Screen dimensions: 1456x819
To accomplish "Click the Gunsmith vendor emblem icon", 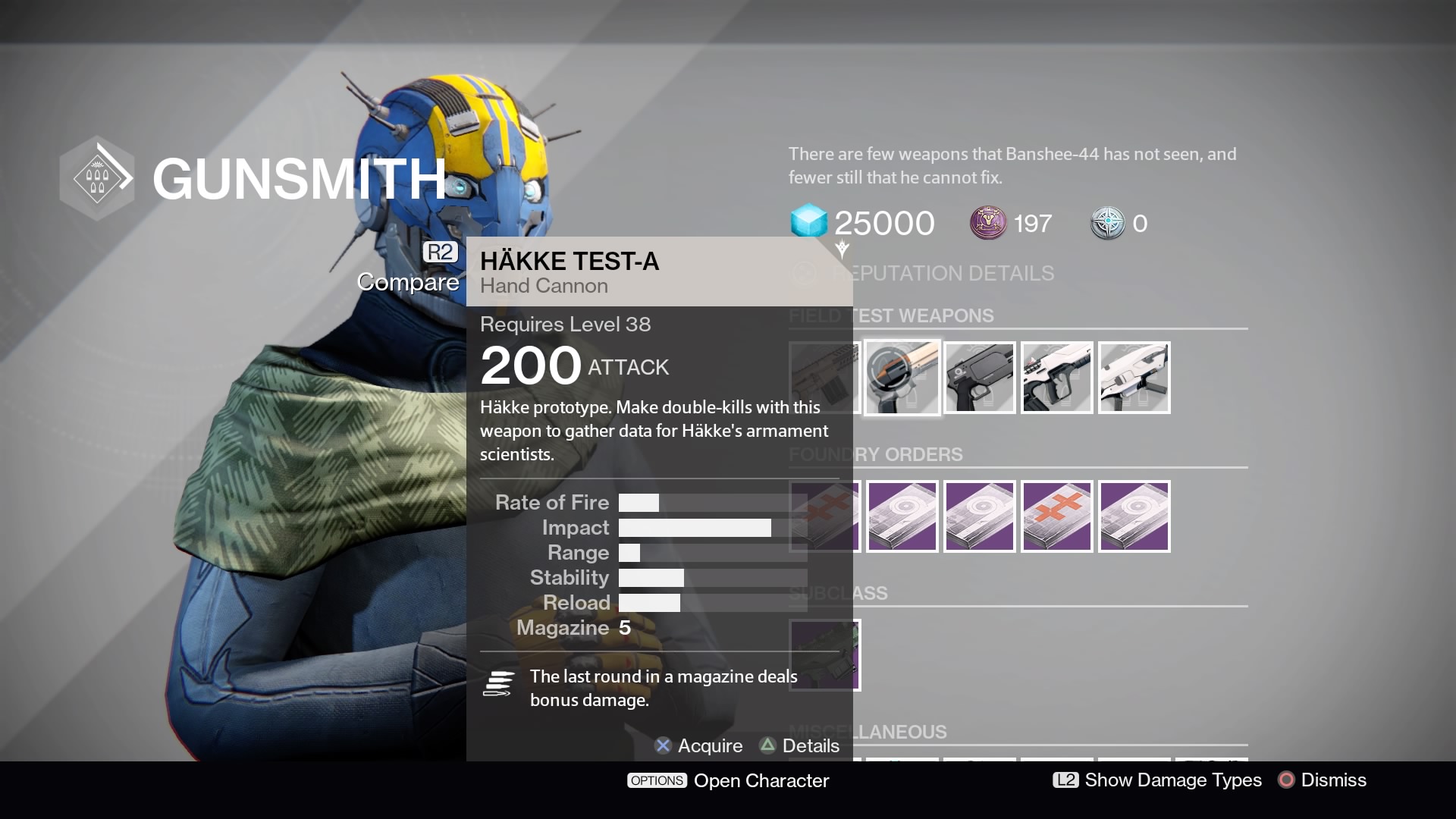I will click(x=97, y=177).
